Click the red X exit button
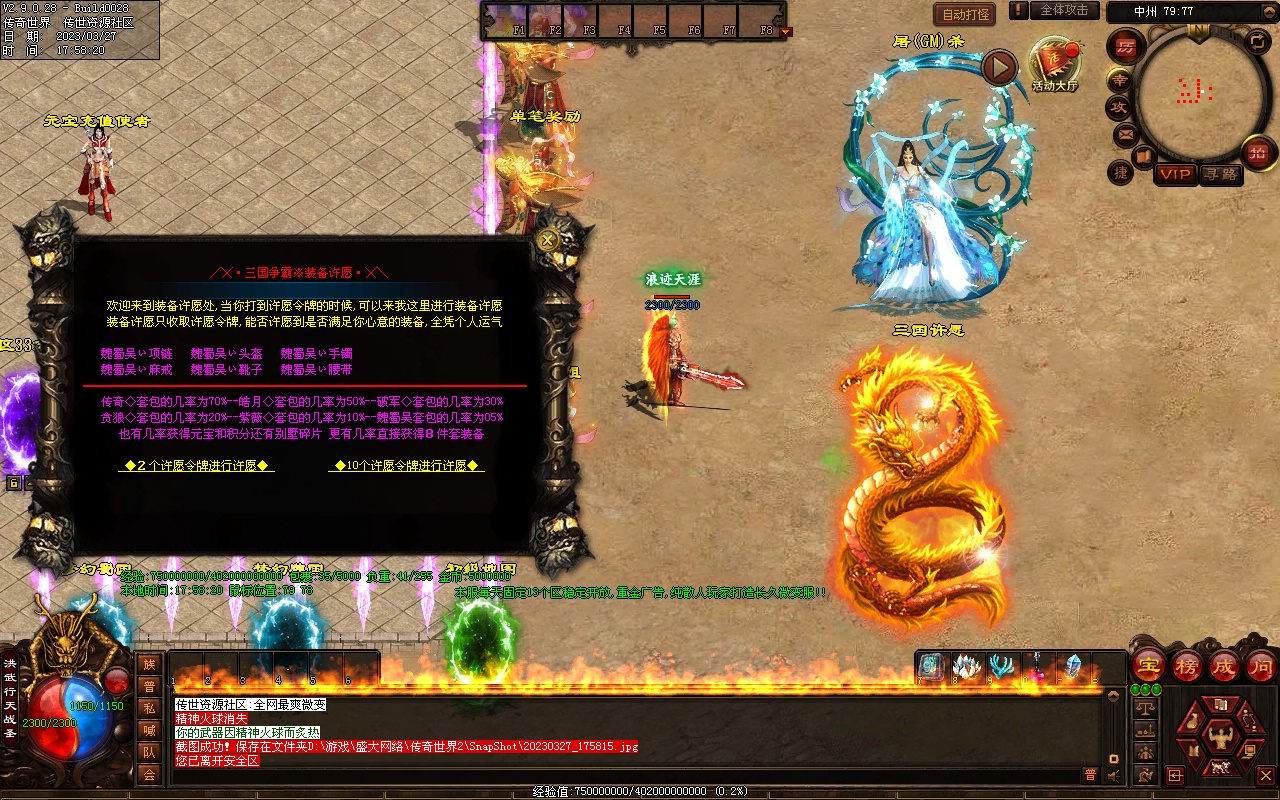1280x800 pixels. coord(1265,775)
